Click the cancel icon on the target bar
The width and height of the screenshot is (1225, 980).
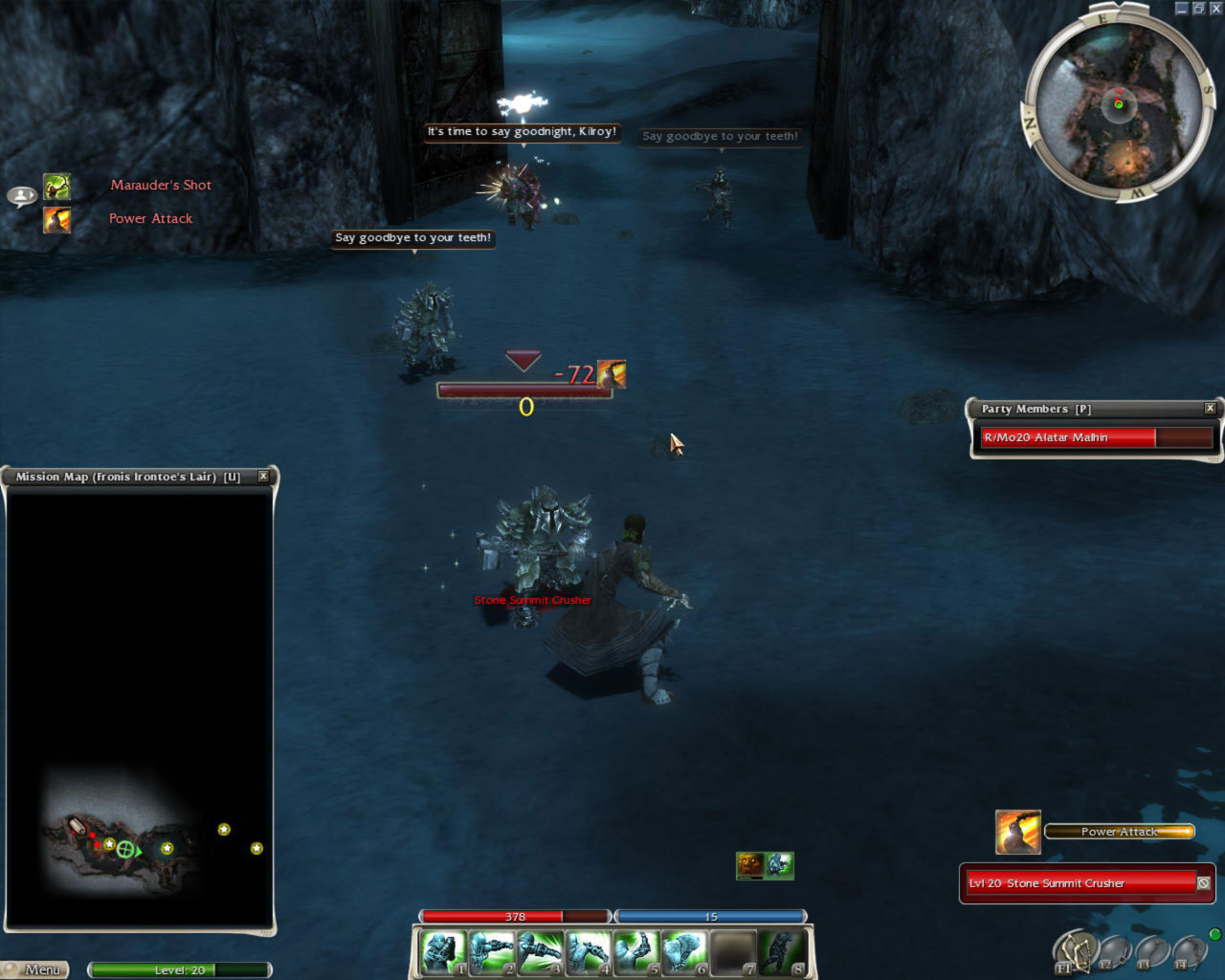(x=1204, y=883)
